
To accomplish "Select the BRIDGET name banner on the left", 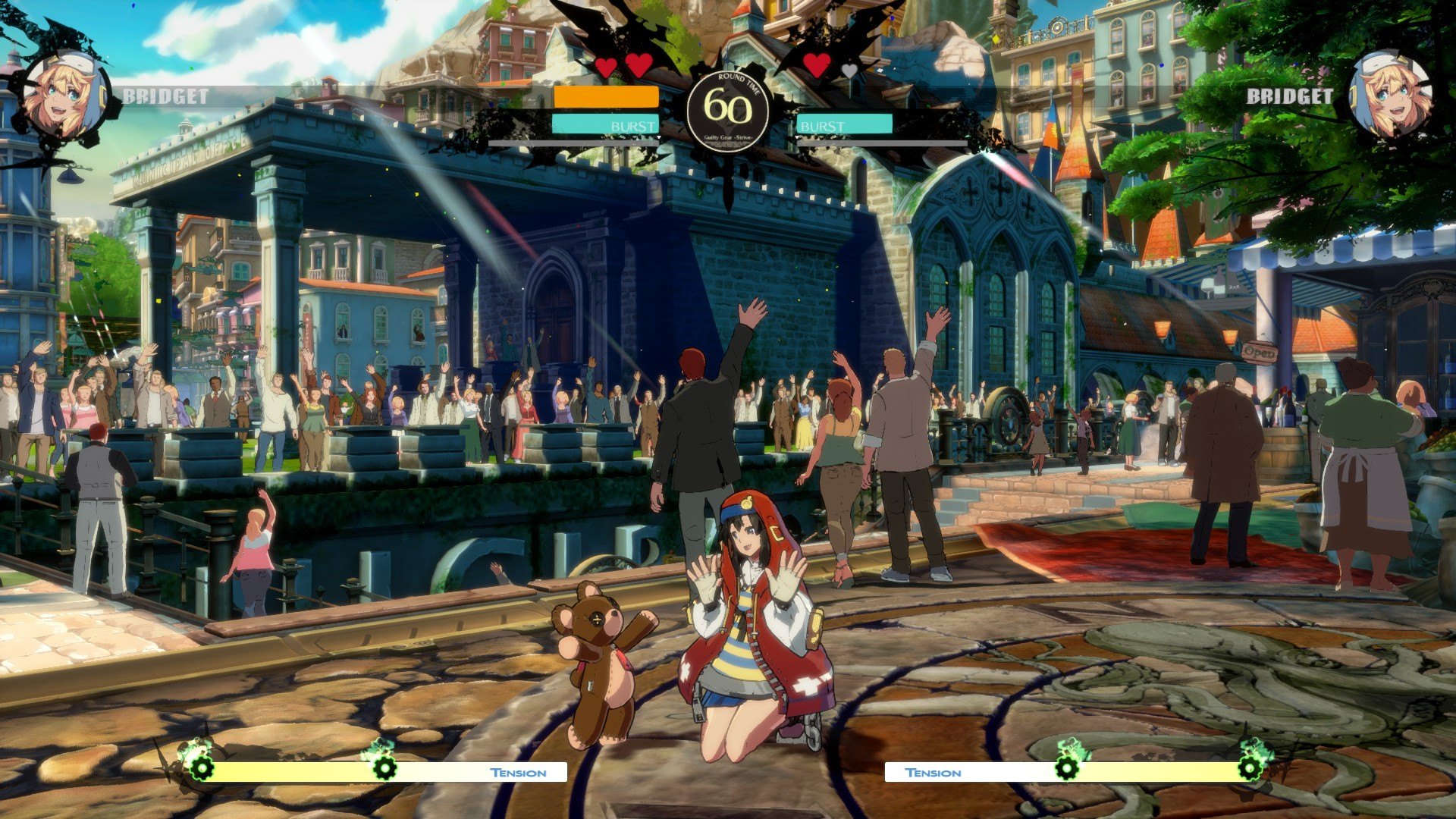I will pos(164,96).
